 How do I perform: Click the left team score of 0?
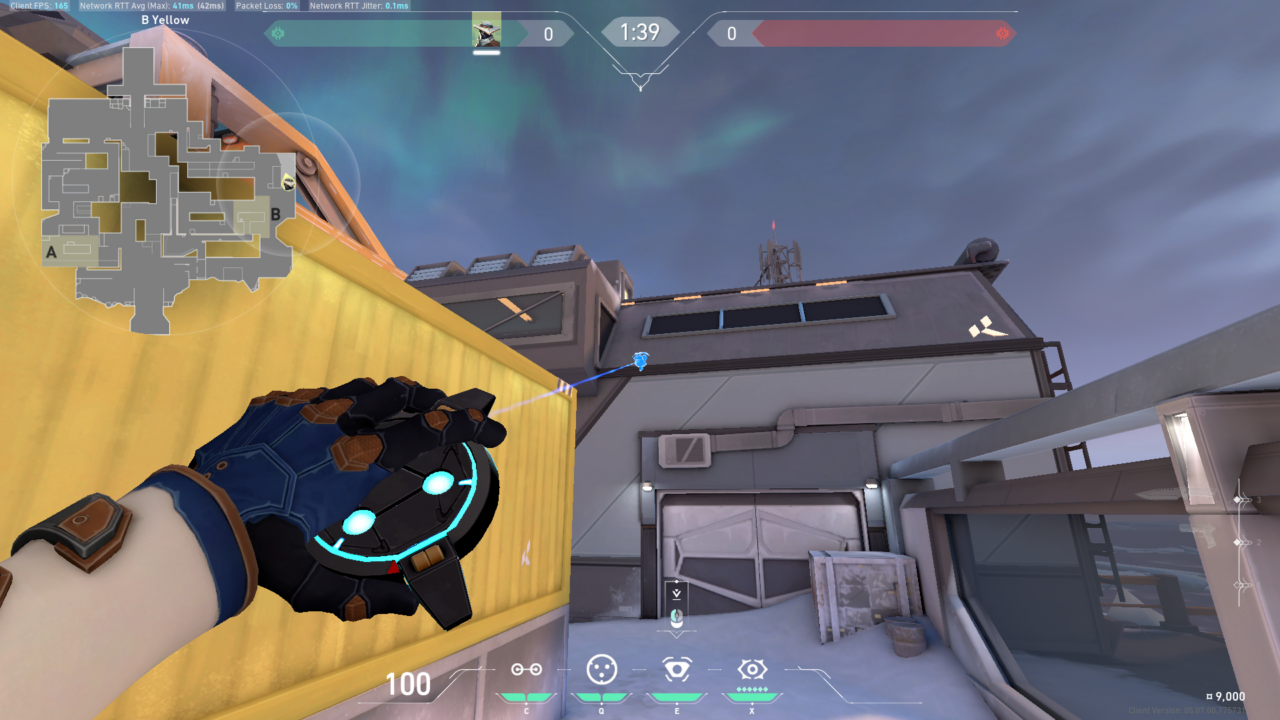546,32
